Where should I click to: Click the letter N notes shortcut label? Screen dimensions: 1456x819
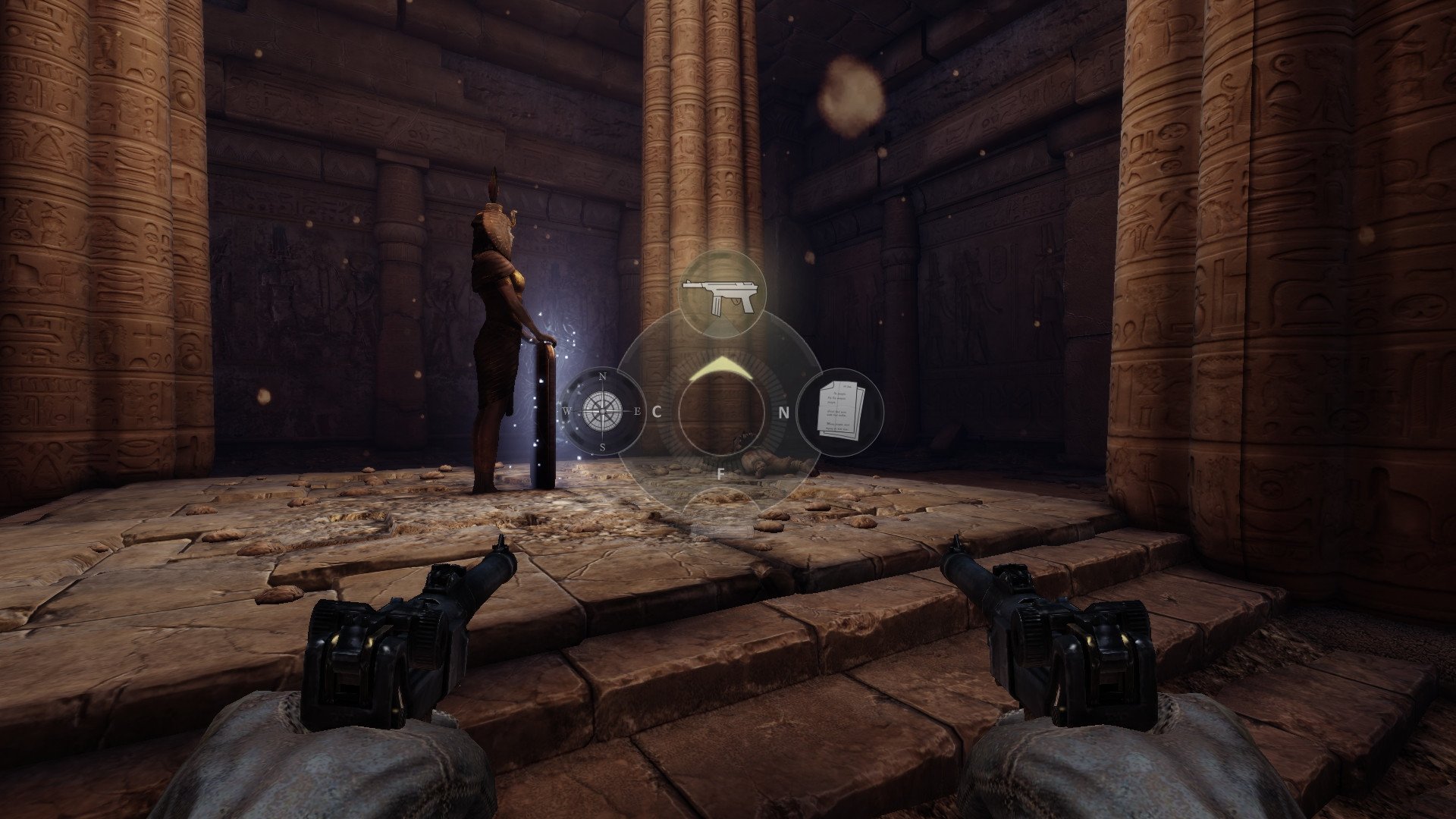[x=785, y=413]
